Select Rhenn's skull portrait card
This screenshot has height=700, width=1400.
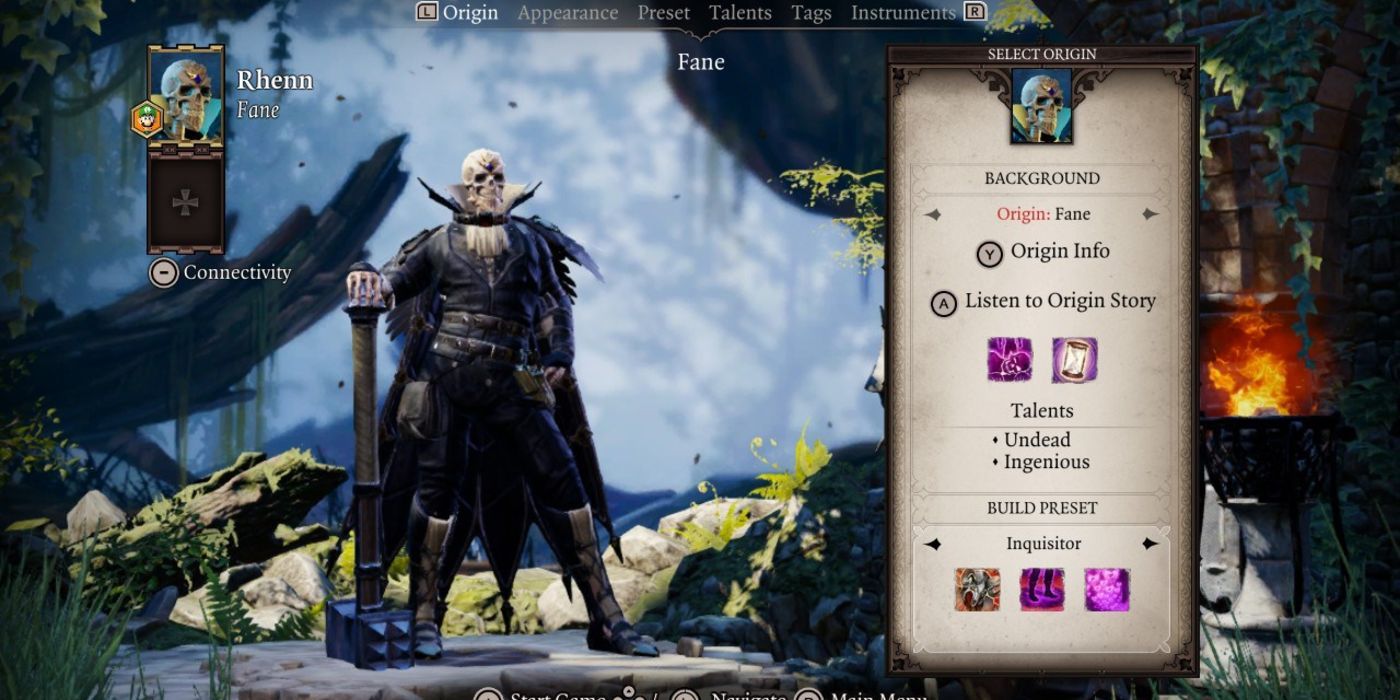tap(186, 97)
